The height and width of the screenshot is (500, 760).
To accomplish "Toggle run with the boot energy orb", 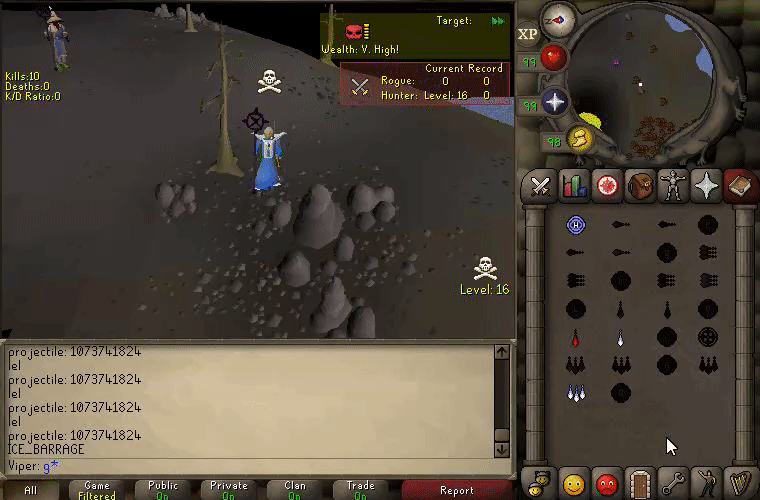I will click(x=578, y=140).
